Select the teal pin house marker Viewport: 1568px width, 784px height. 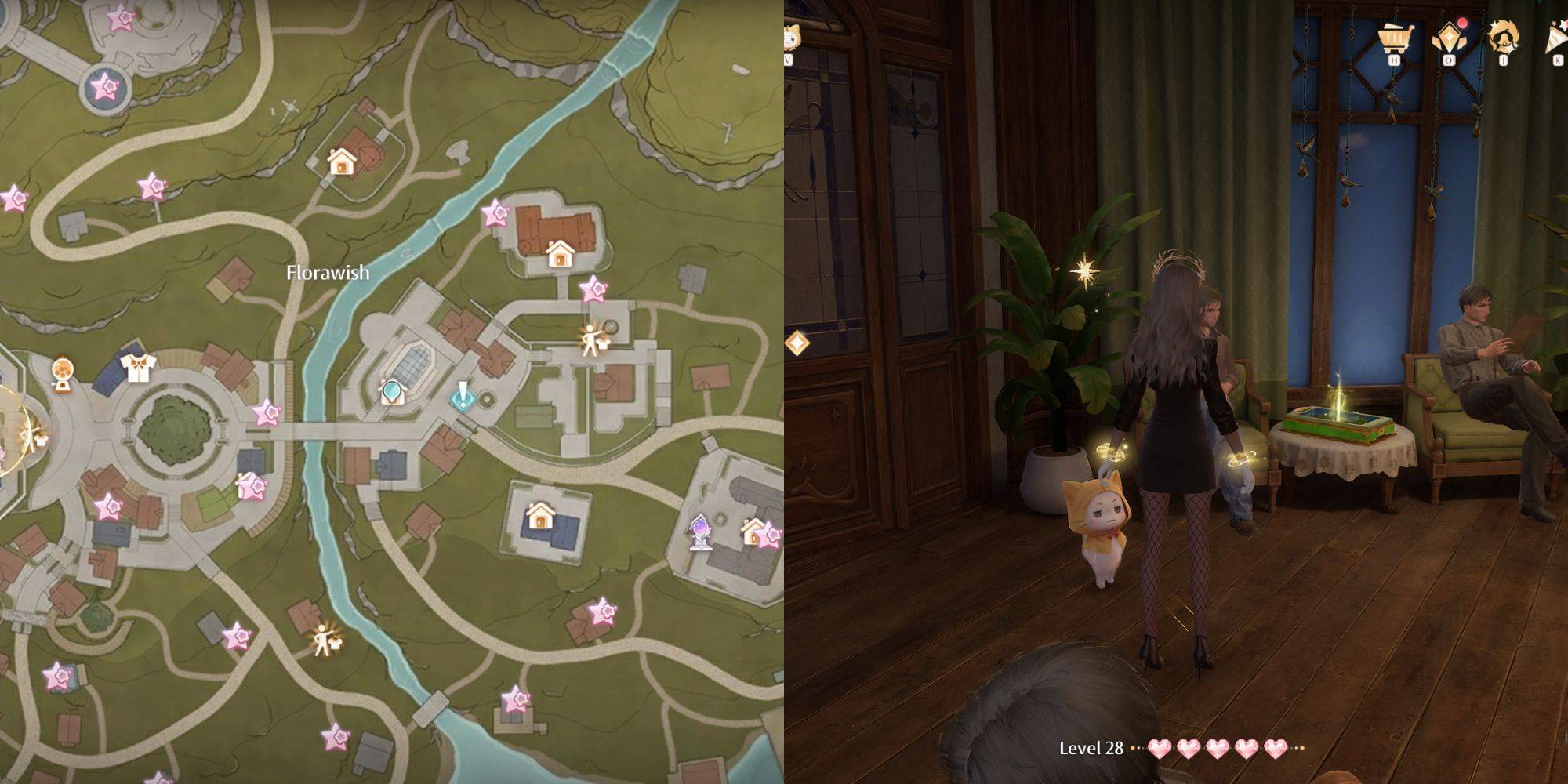click(x=391, y=391)
